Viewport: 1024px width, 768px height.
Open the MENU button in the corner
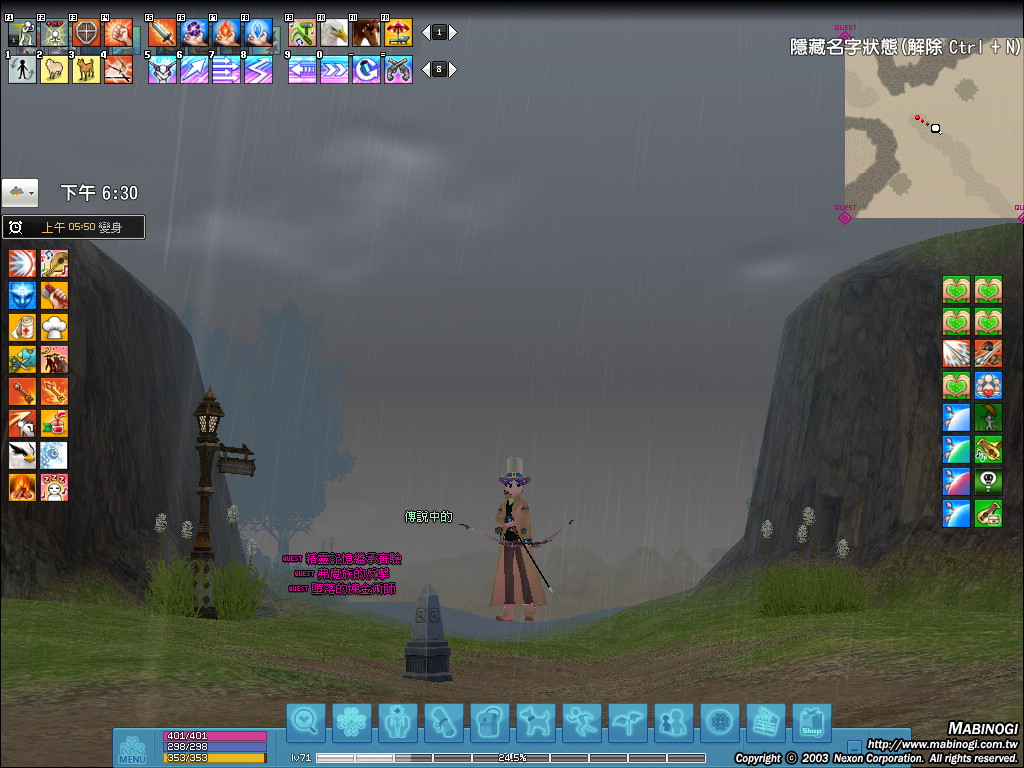pos(132,749)
